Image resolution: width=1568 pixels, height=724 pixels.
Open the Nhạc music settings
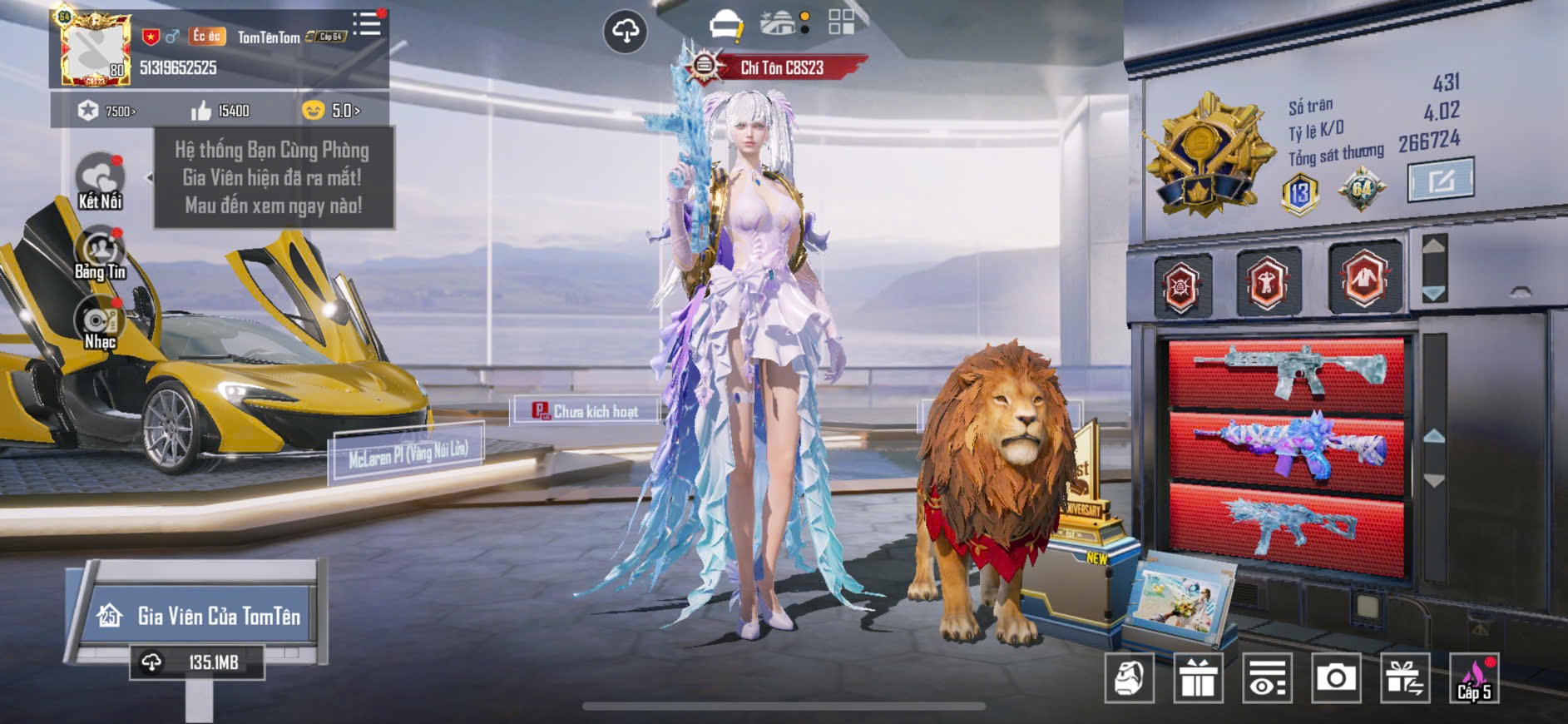tap(100, 325)
